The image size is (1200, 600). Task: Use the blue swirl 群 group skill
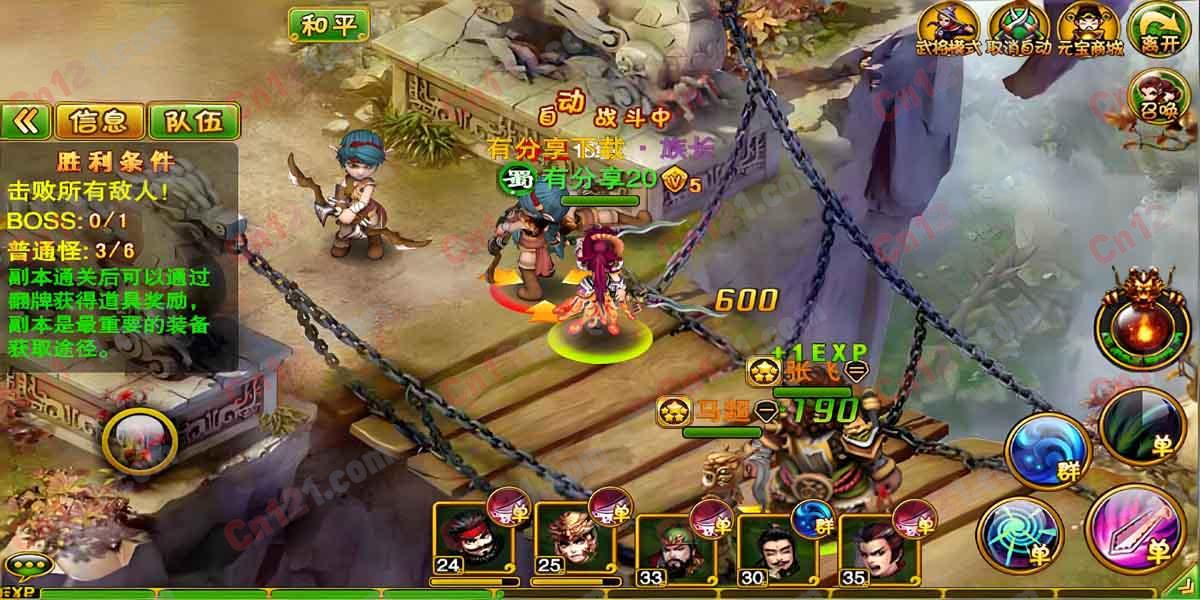click(1044, 452)
